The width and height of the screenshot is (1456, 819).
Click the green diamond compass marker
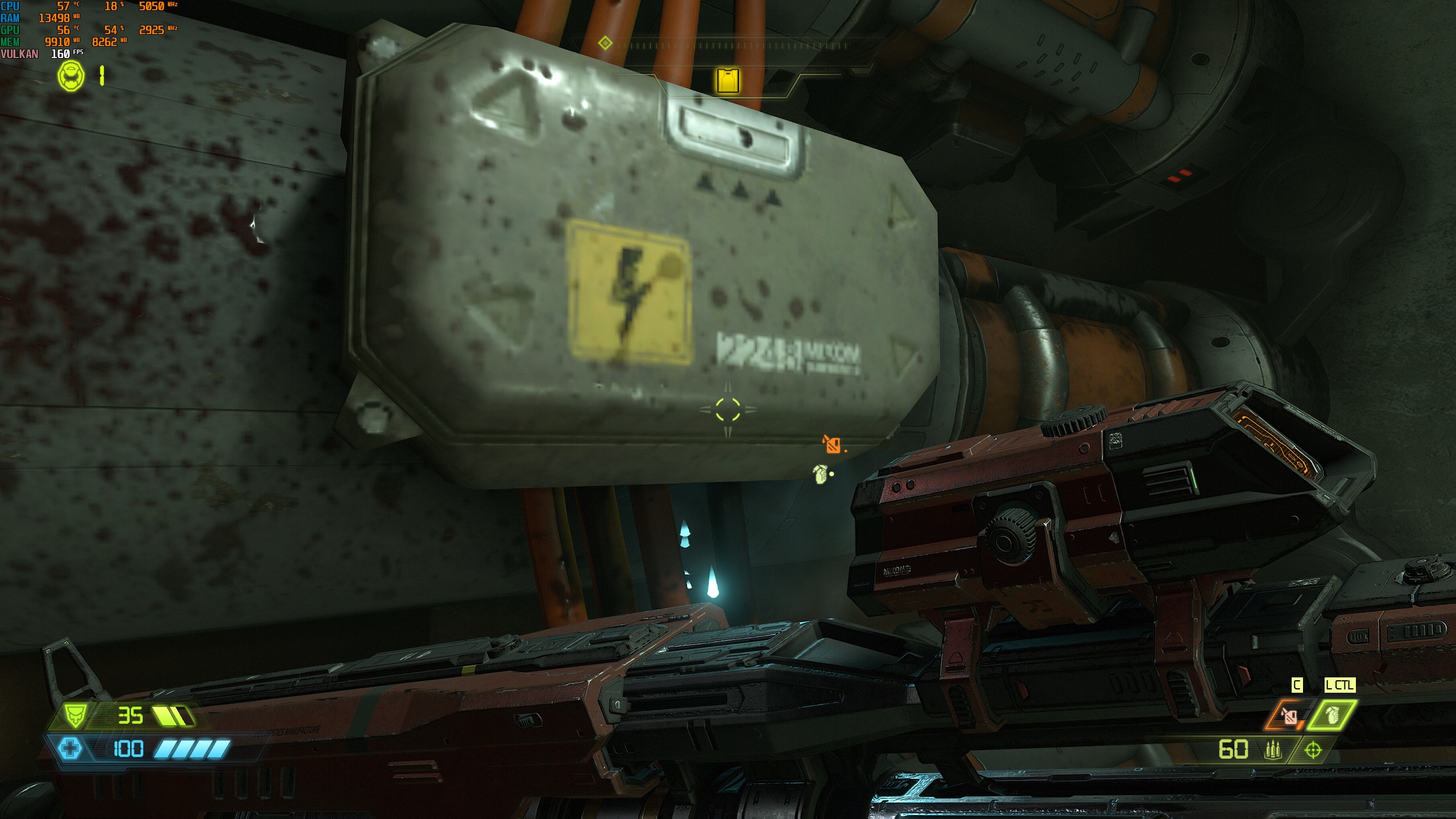tap(605, 43)
